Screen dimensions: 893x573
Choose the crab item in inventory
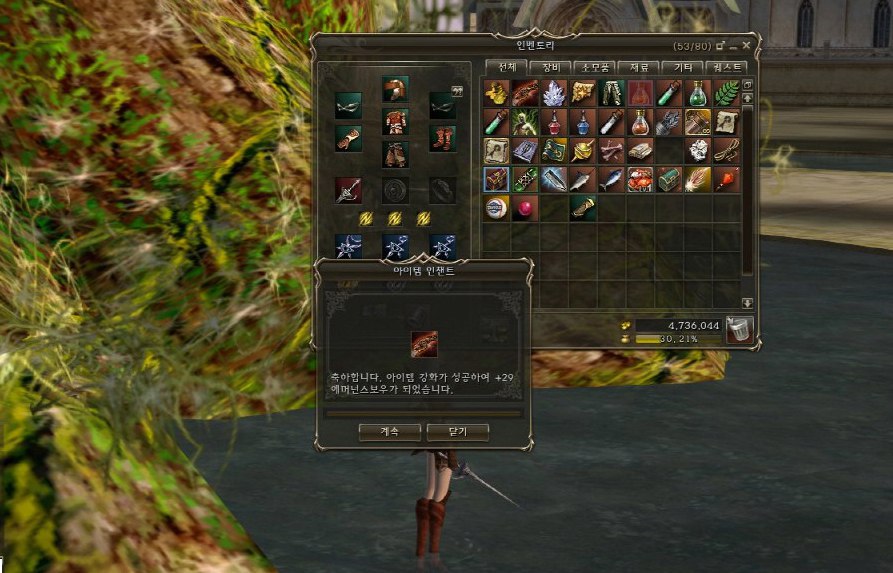click(x=641, y=180)
